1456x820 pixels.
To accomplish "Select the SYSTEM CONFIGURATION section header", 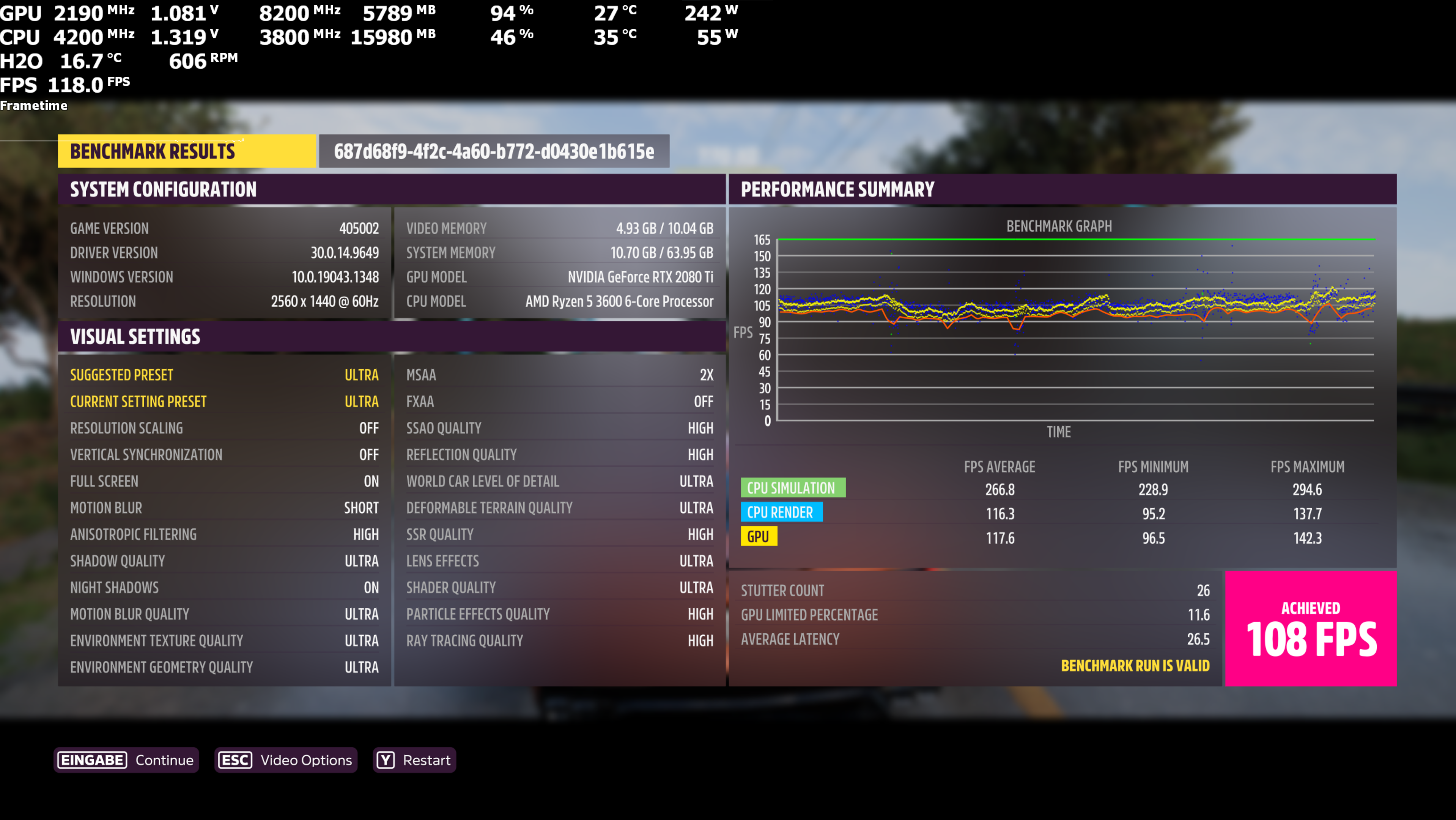I will point(163,189).
